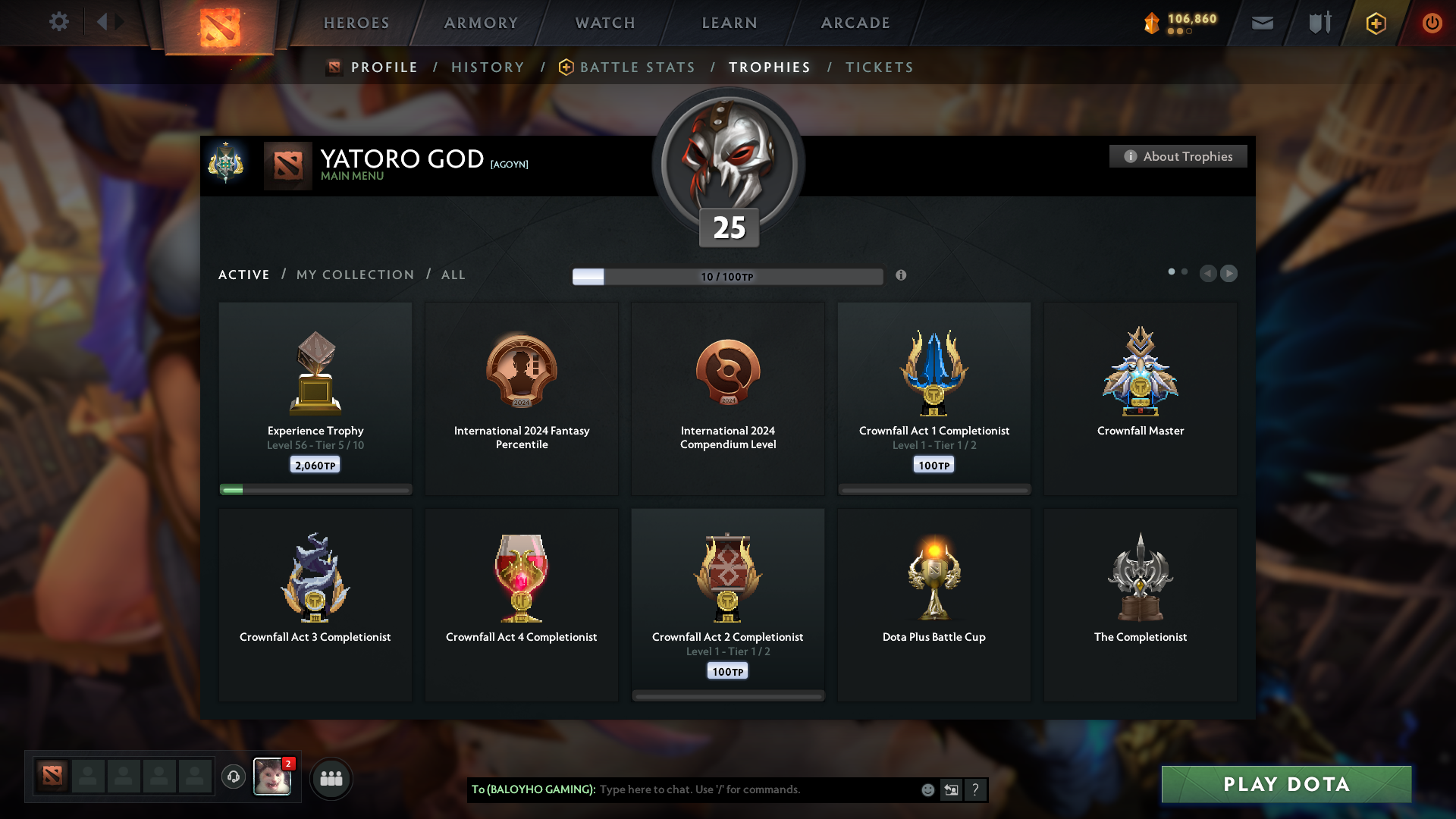
Task: Click the right arrow for next trophies
Action: [1228, 274]
